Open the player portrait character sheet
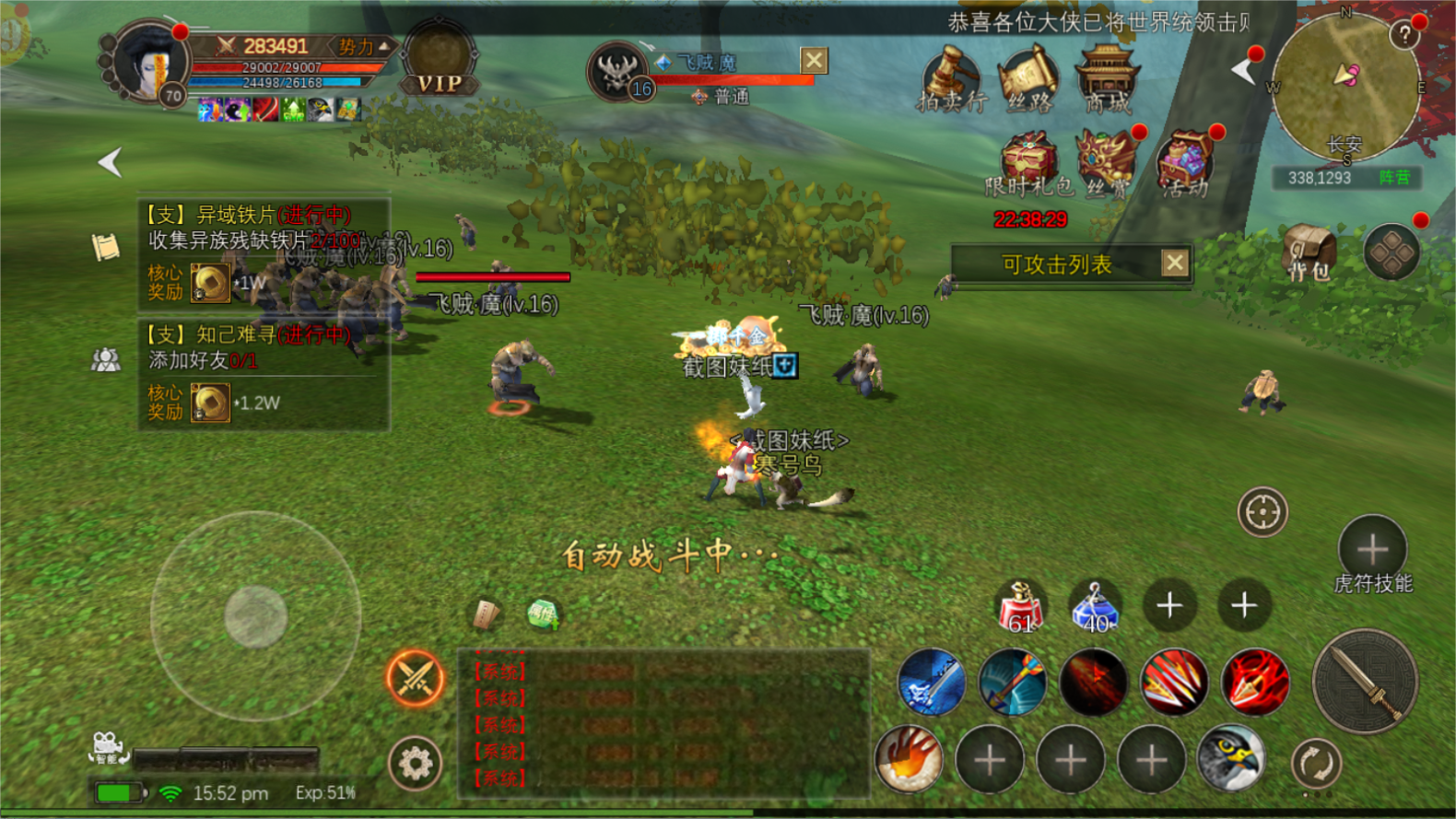Screen dimensions: 1456x819 (x=147, y=63)
